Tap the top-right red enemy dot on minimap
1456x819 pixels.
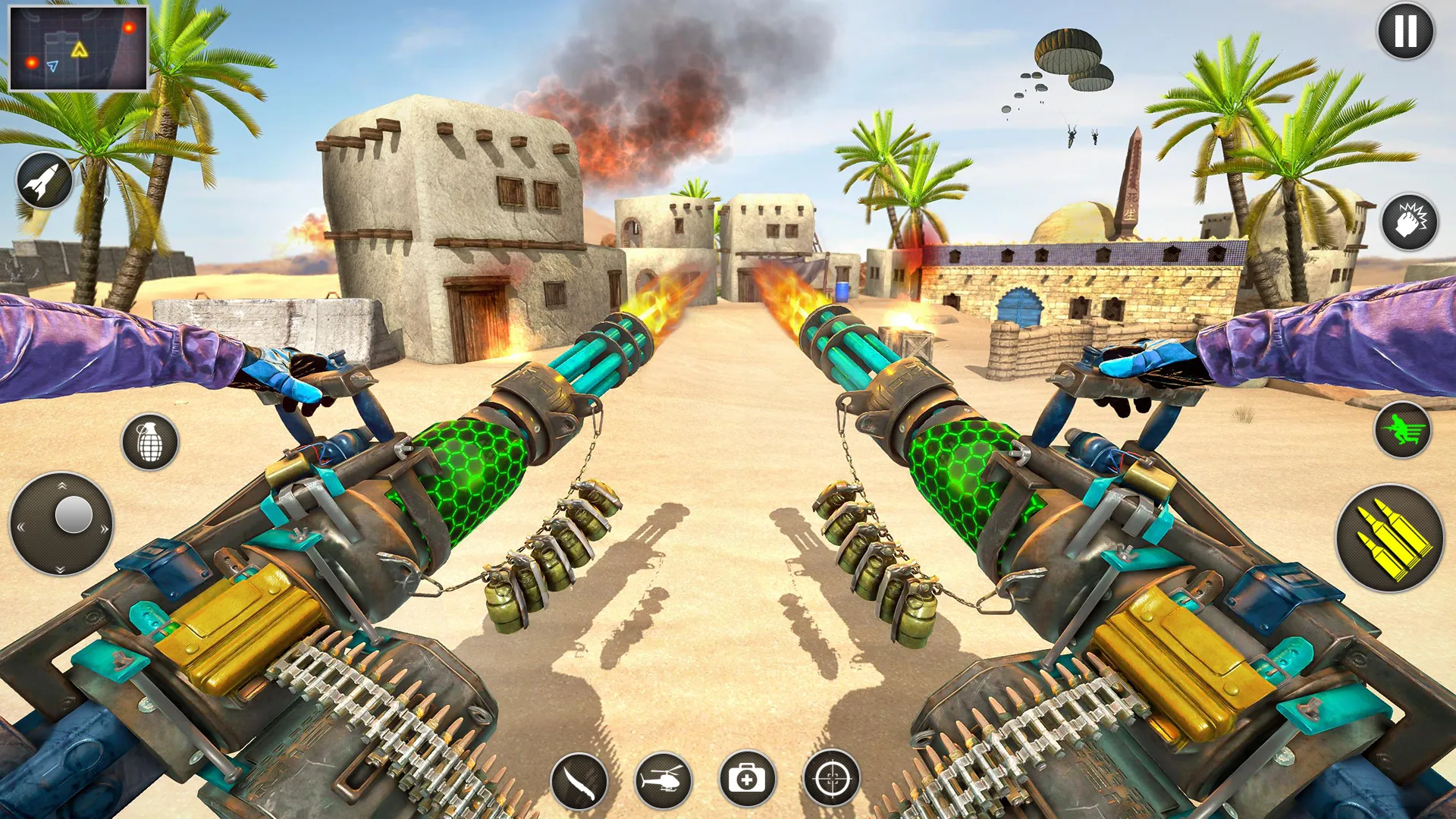point(129,29)
